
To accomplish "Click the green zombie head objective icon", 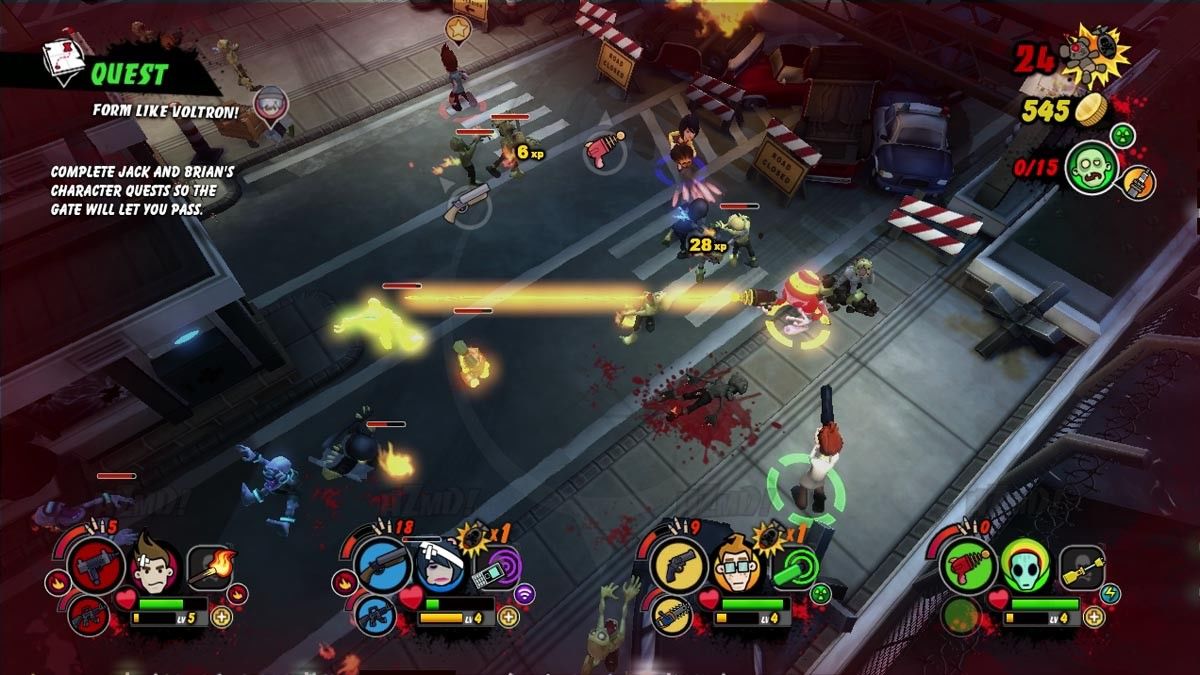I will [1091, 166].
